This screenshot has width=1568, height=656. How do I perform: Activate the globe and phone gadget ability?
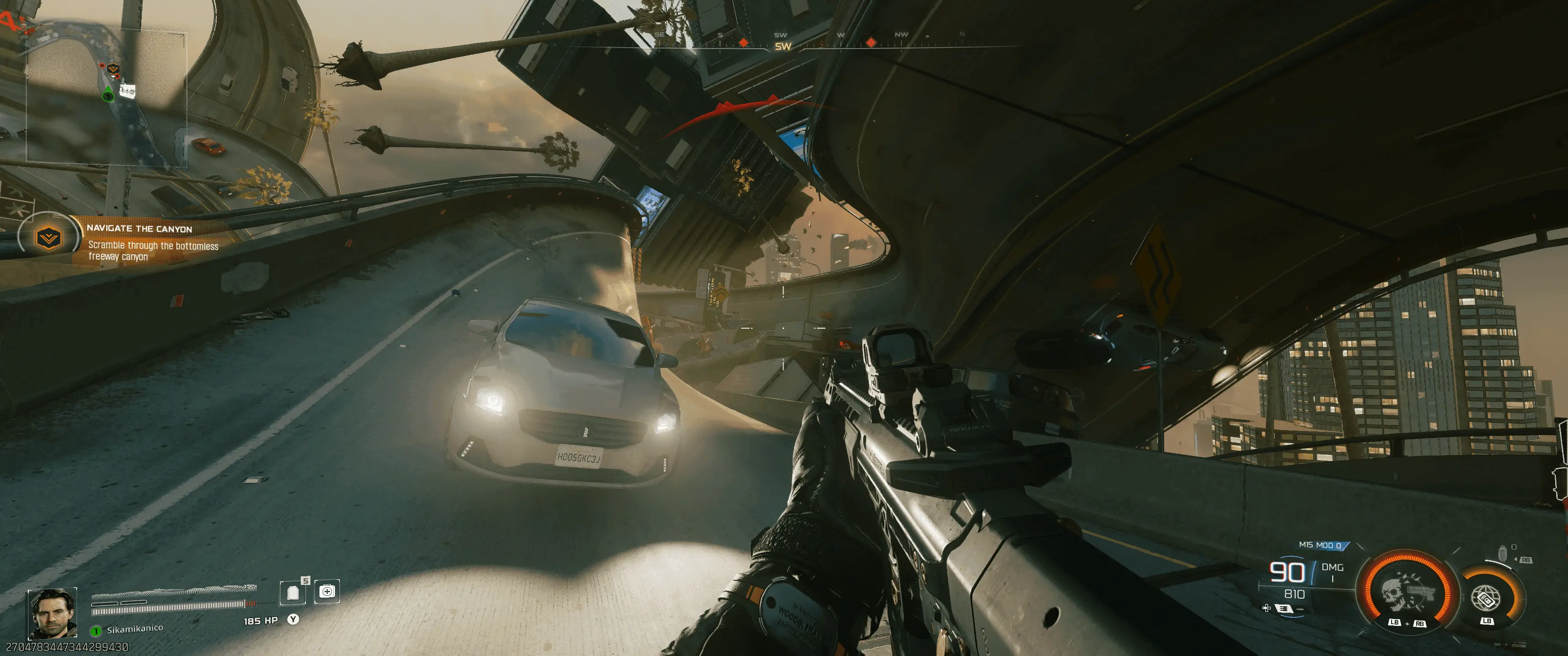tap(1486, 597)
